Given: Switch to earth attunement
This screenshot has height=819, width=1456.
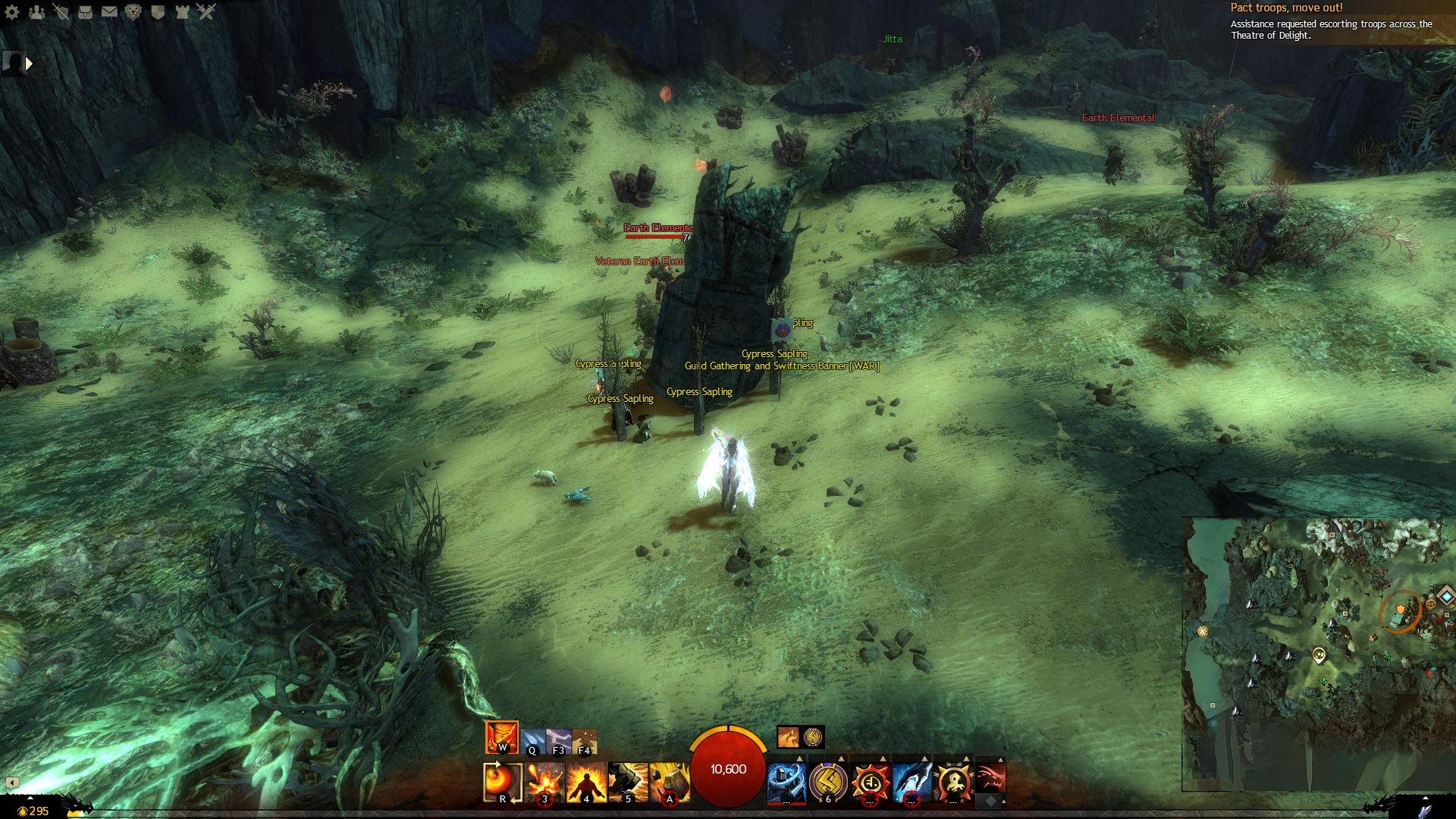Looking at the screenshot, I should [585, 741].
